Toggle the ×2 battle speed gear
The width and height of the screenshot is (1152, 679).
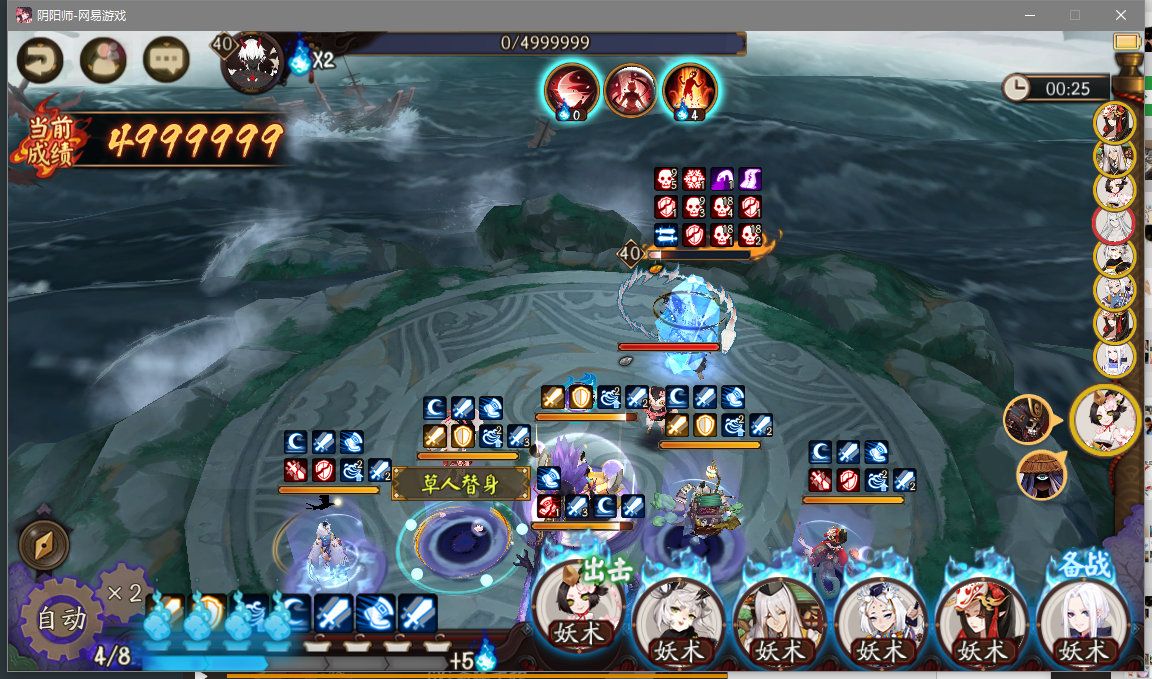(x=124, y=592)
